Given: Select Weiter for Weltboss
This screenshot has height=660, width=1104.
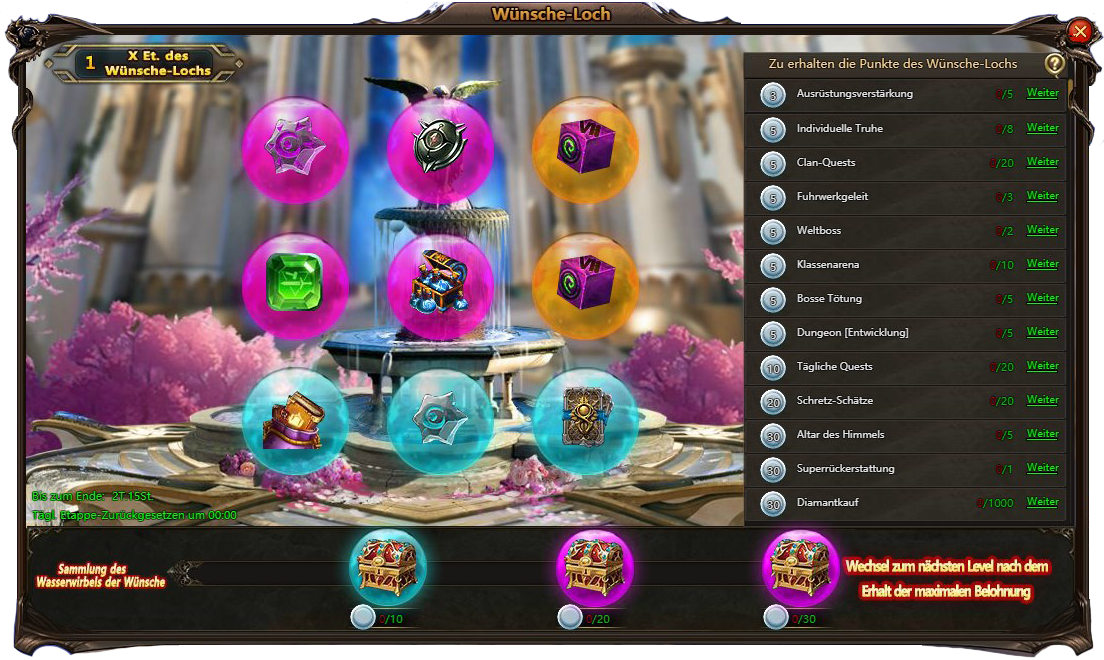Looking at the screenshot, I should coord(1042,230).
